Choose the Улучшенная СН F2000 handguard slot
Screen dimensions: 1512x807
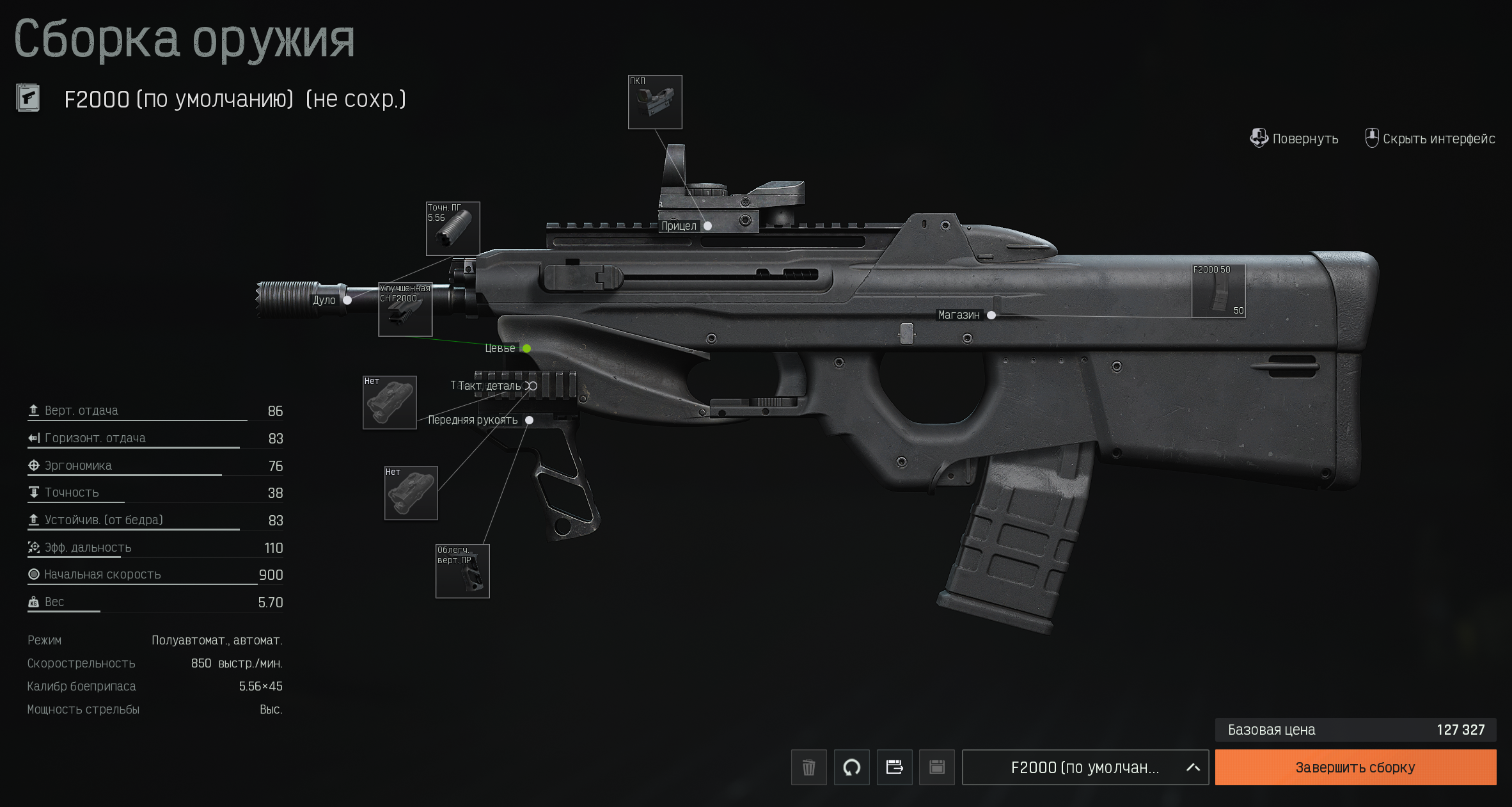pyautogui.click(x=406, y=310)
